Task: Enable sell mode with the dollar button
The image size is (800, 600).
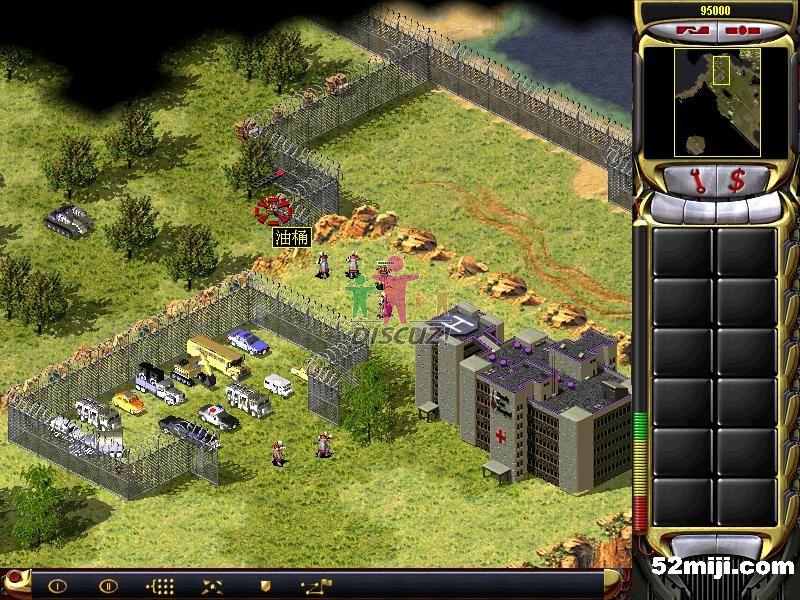Action: 737,181
